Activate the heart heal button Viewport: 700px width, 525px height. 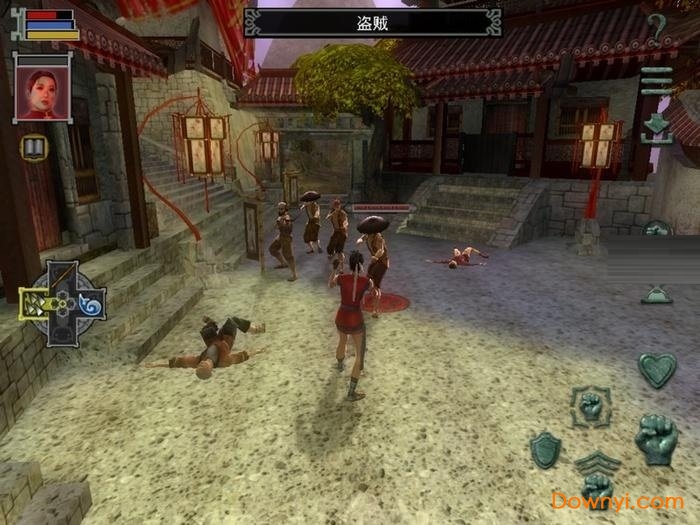click(657, 368)
